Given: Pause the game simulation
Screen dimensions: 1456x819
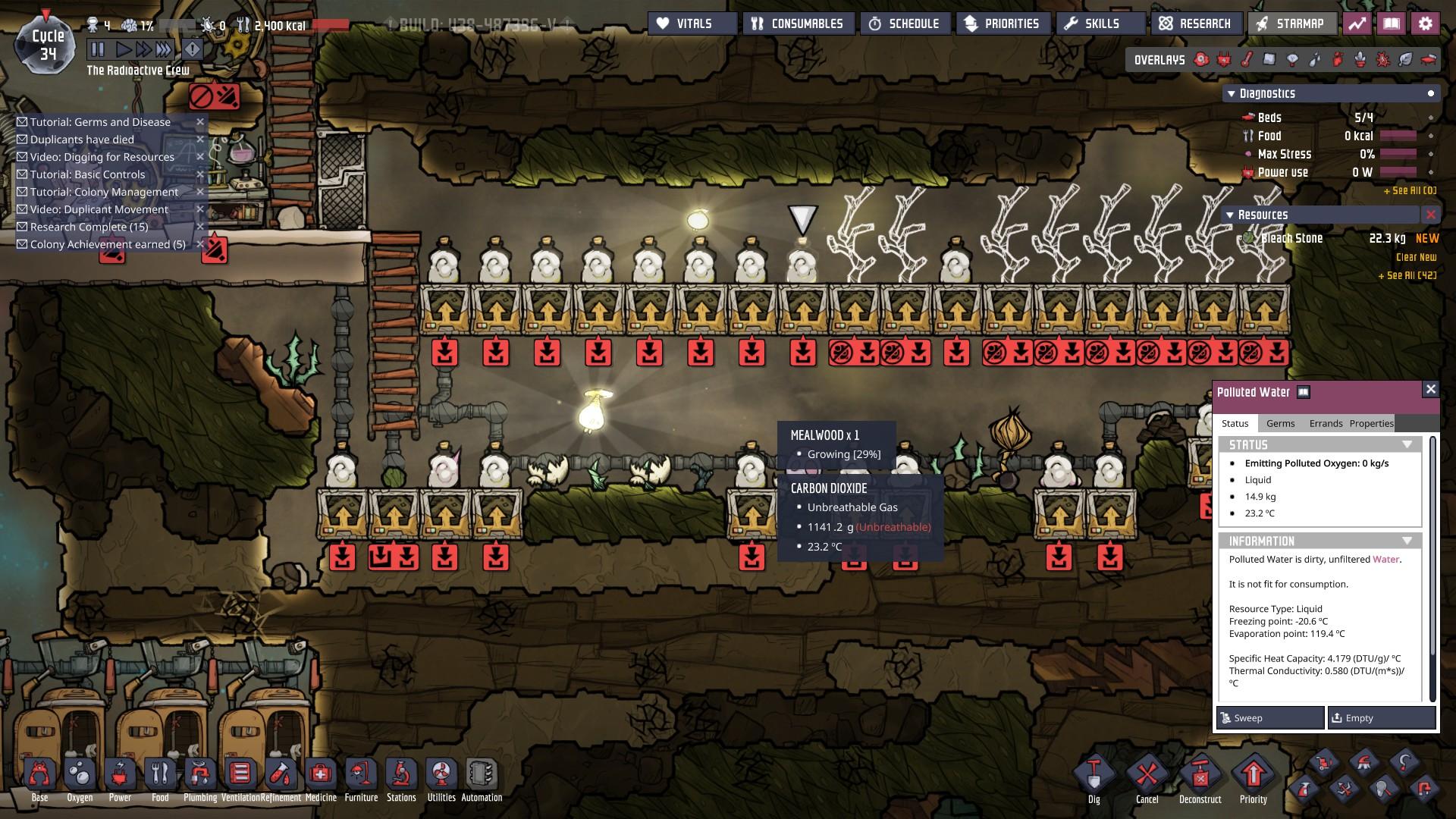Looking at the screenshot, I should [98, 50].
